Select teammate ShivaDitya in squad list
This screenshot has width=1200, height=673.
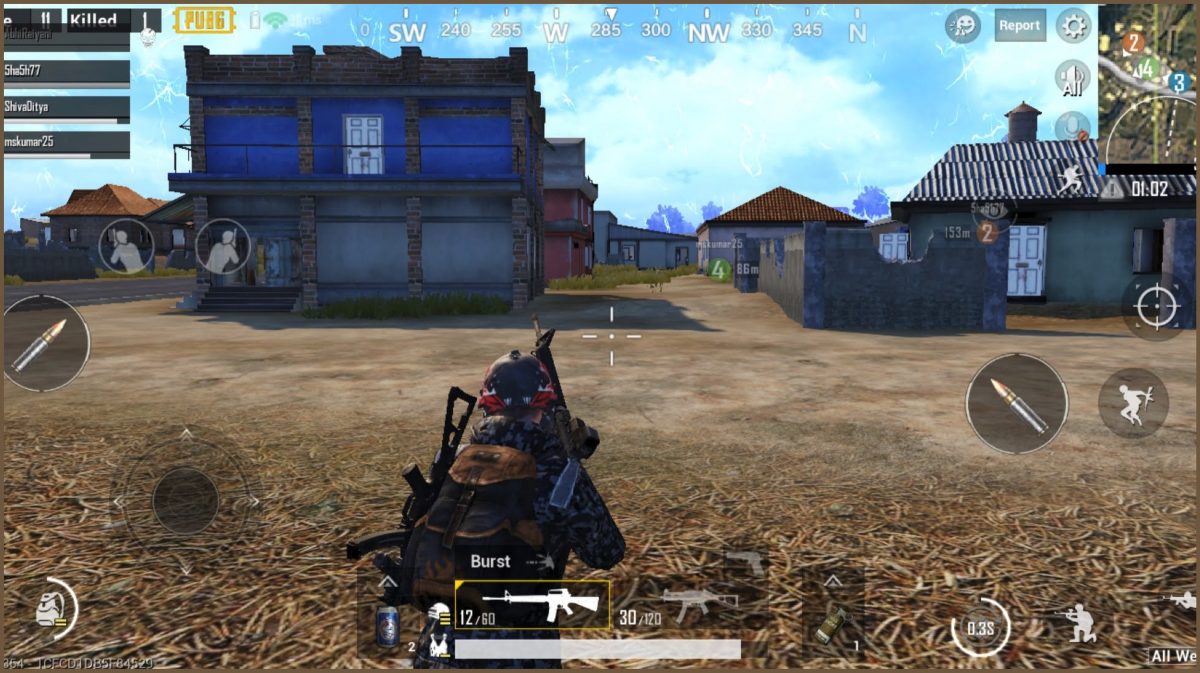tap(66, 107)
